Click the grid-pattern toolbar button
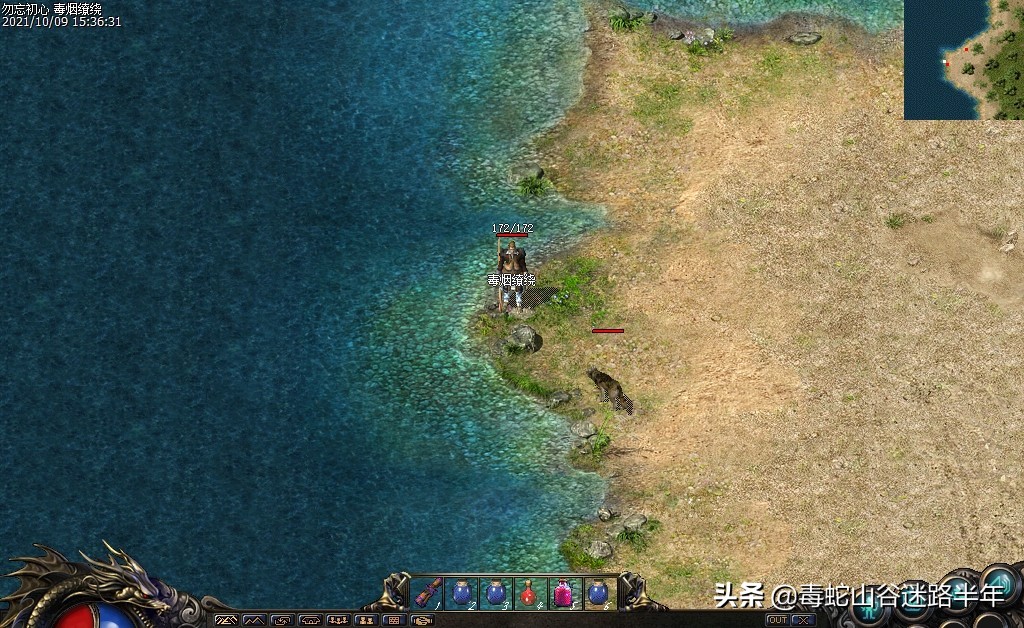Image resolution: width=1024 pixels, height=628 pixels. tap(394, 621)
